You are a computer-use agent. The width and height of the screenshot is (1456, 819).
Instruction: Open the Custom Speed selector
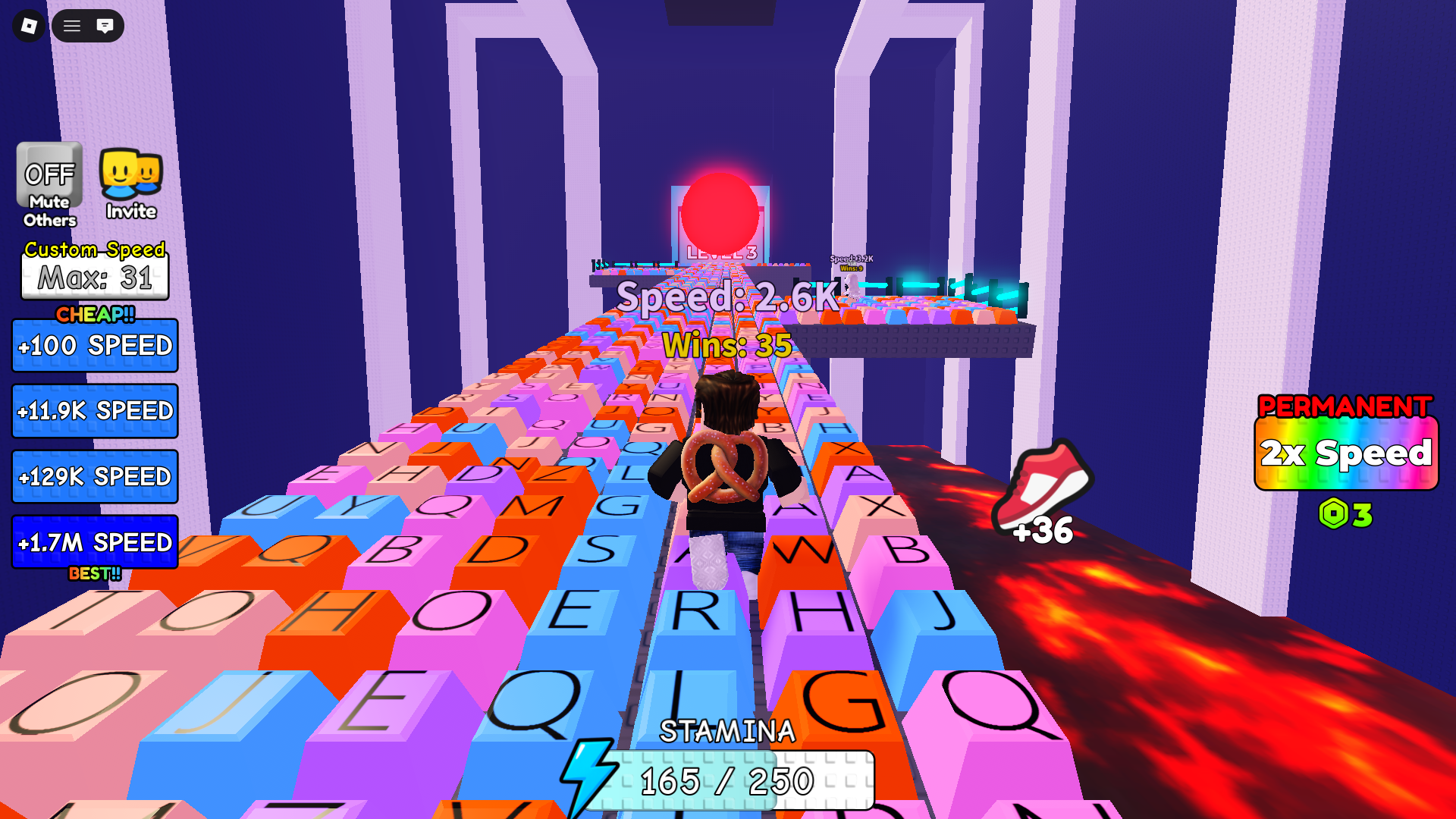pyautogui.click(x=94, y=249)
